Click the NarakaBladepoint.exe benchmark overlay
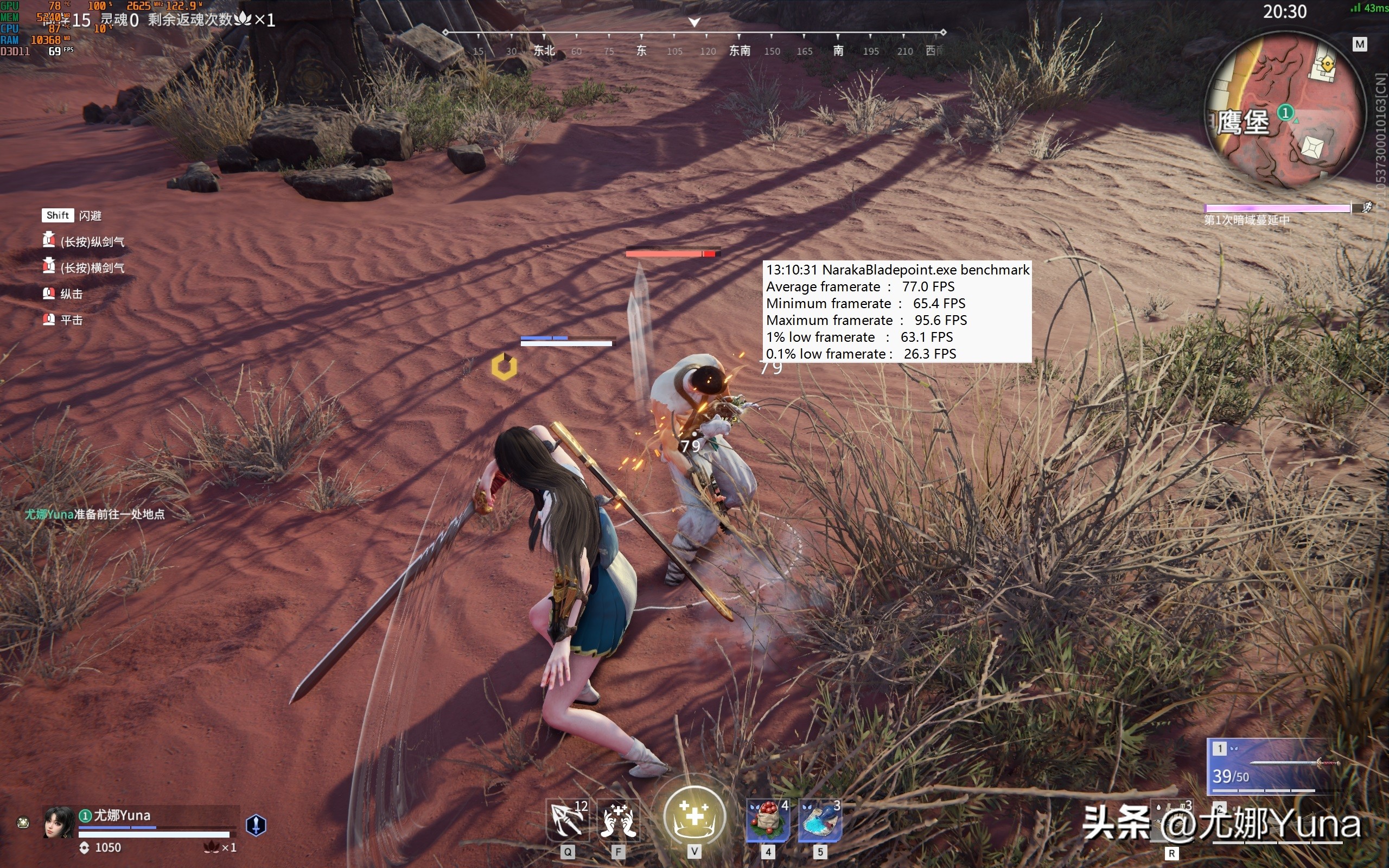Viewport: 1389px width, 868px height. pos(897,311)
